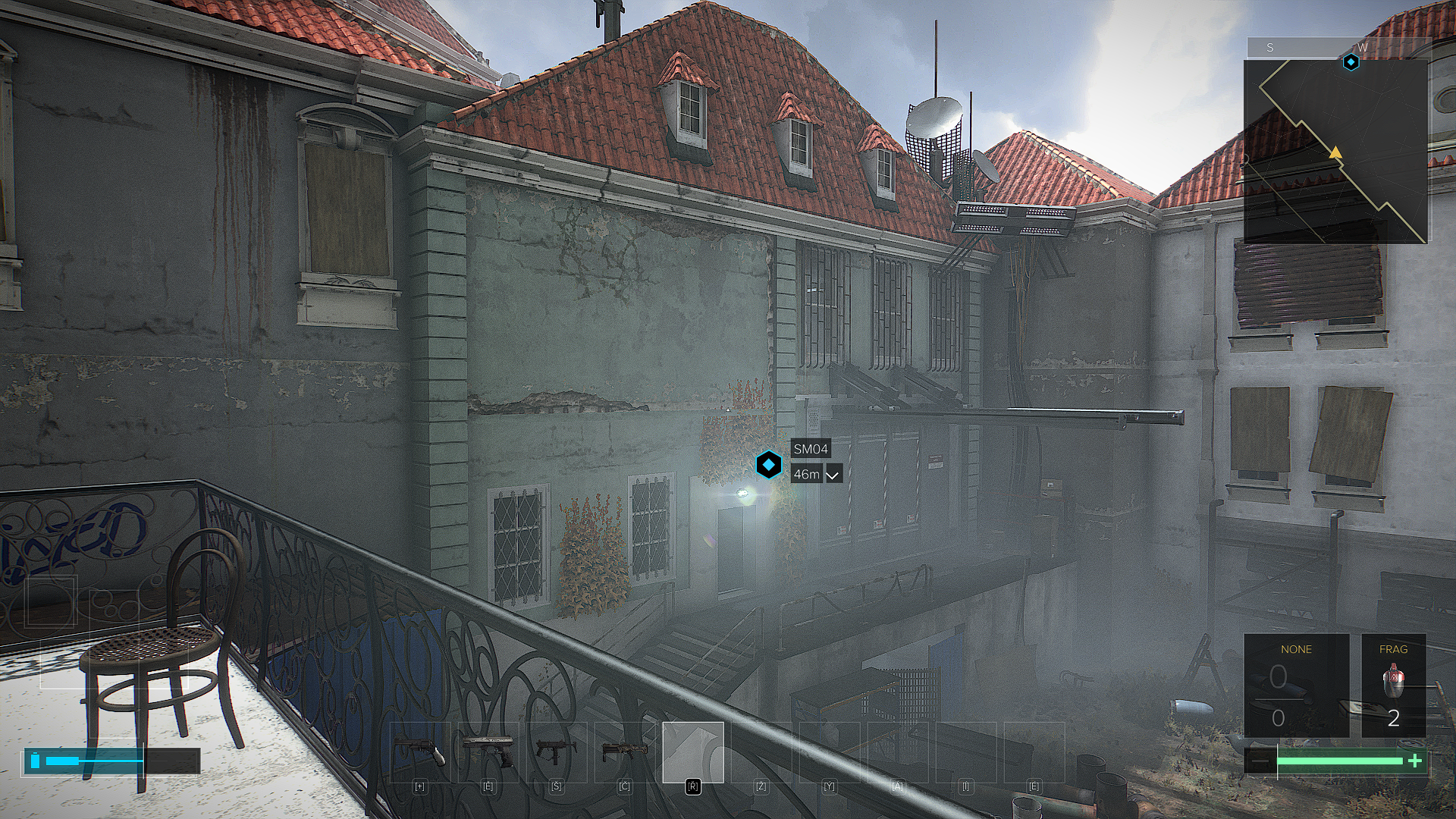Equip the semi-automatic pistol in the hotbar
1456x819 pixels.
coord(488,752)
